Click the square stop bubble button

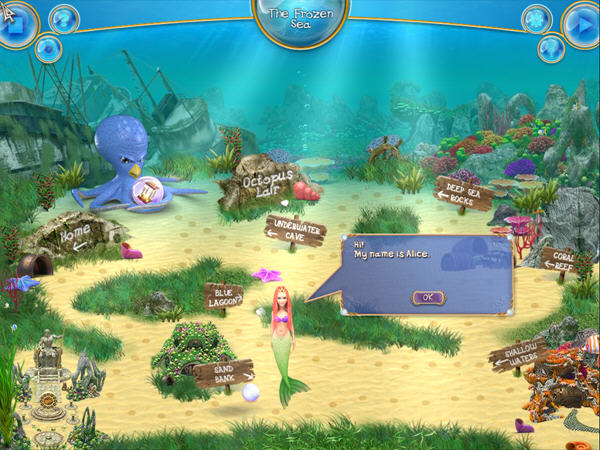[x=17, y=23]
